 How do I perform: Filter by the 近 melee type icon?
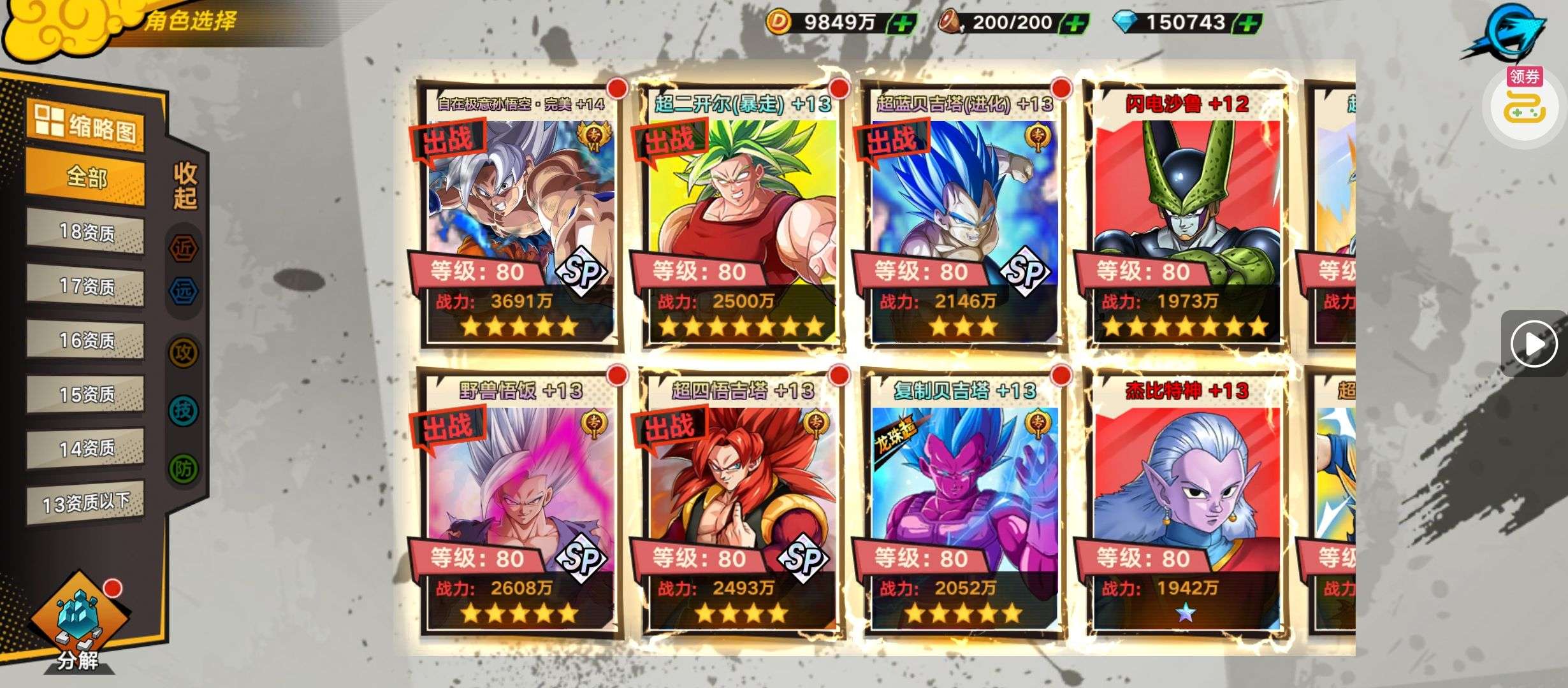point(184,248)
